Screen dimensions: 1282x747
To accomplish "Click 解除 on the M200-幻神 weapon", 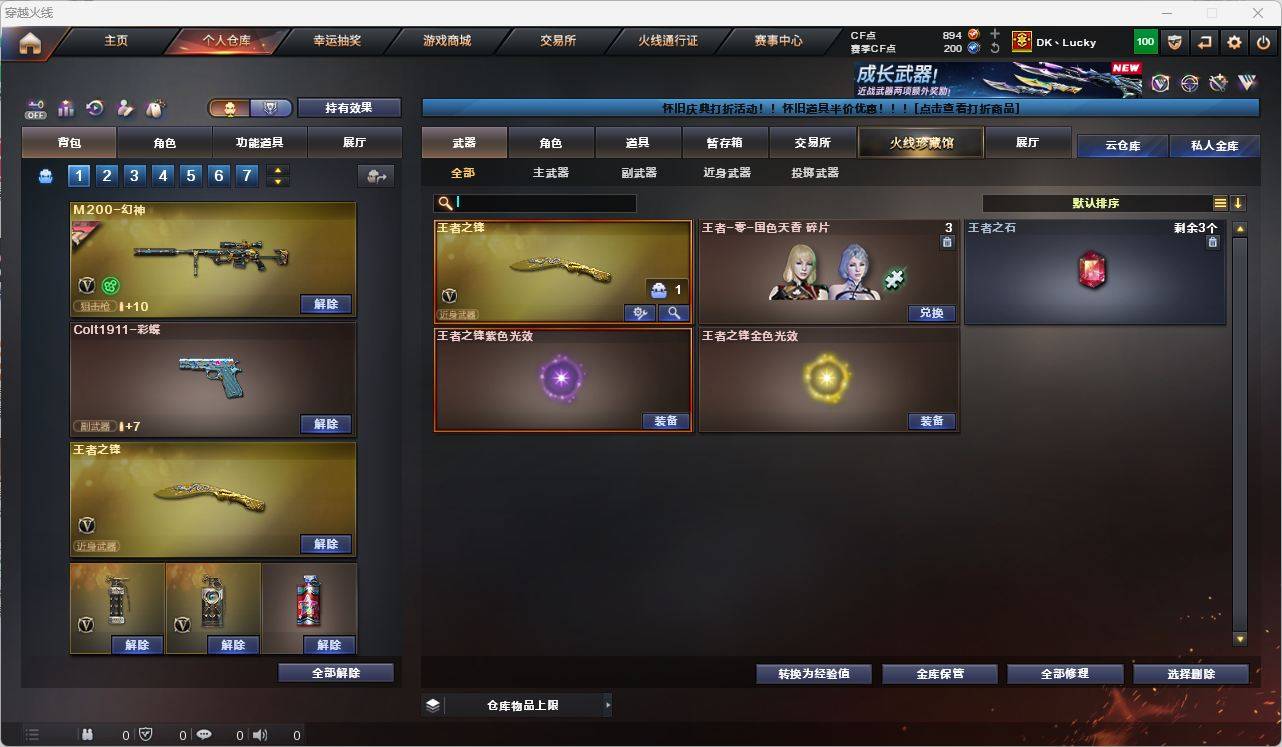I will (326, 304).
